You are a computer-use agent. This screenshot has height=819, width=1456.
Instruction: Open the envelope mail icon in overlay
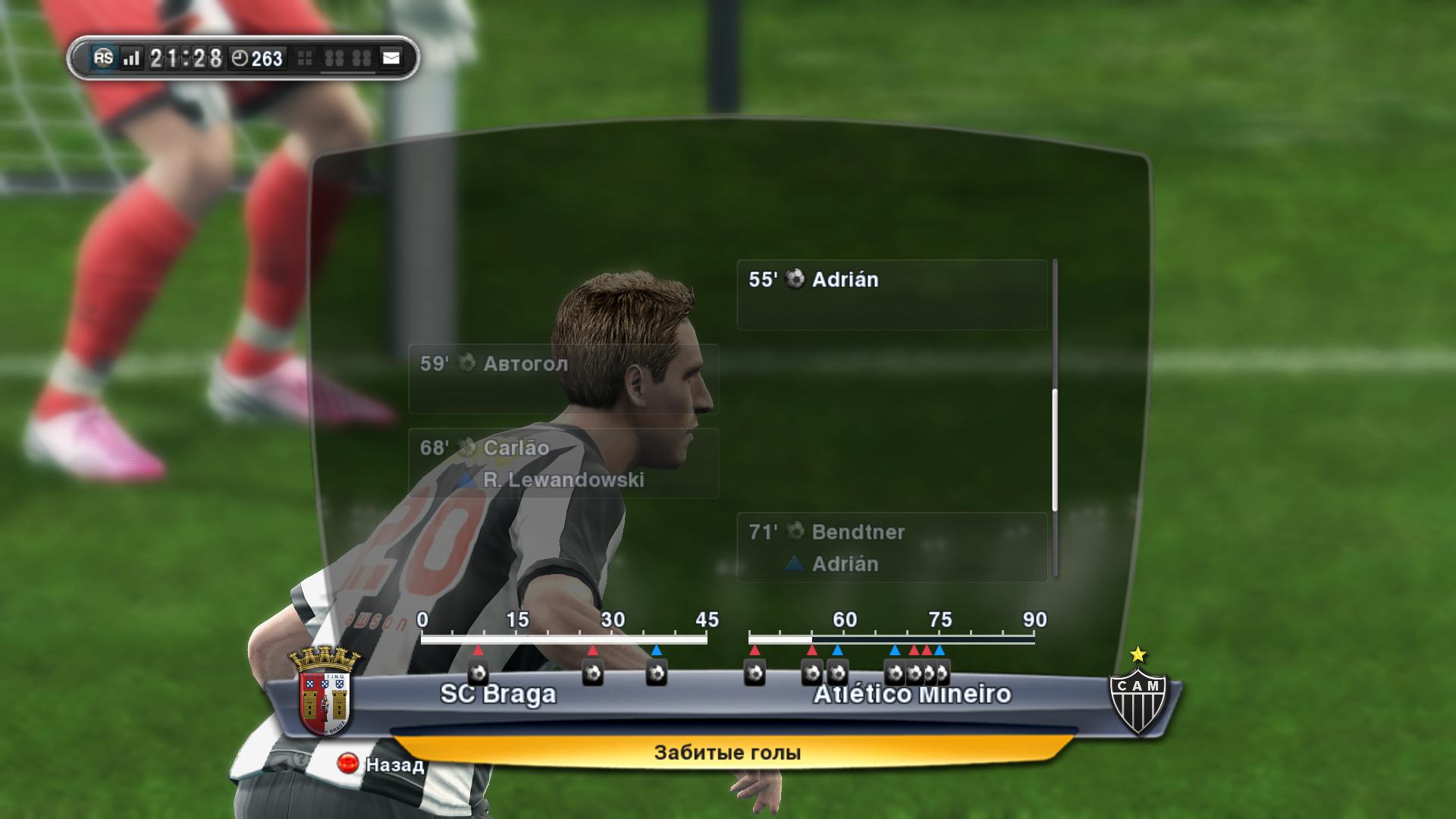[x=391, y=58]
